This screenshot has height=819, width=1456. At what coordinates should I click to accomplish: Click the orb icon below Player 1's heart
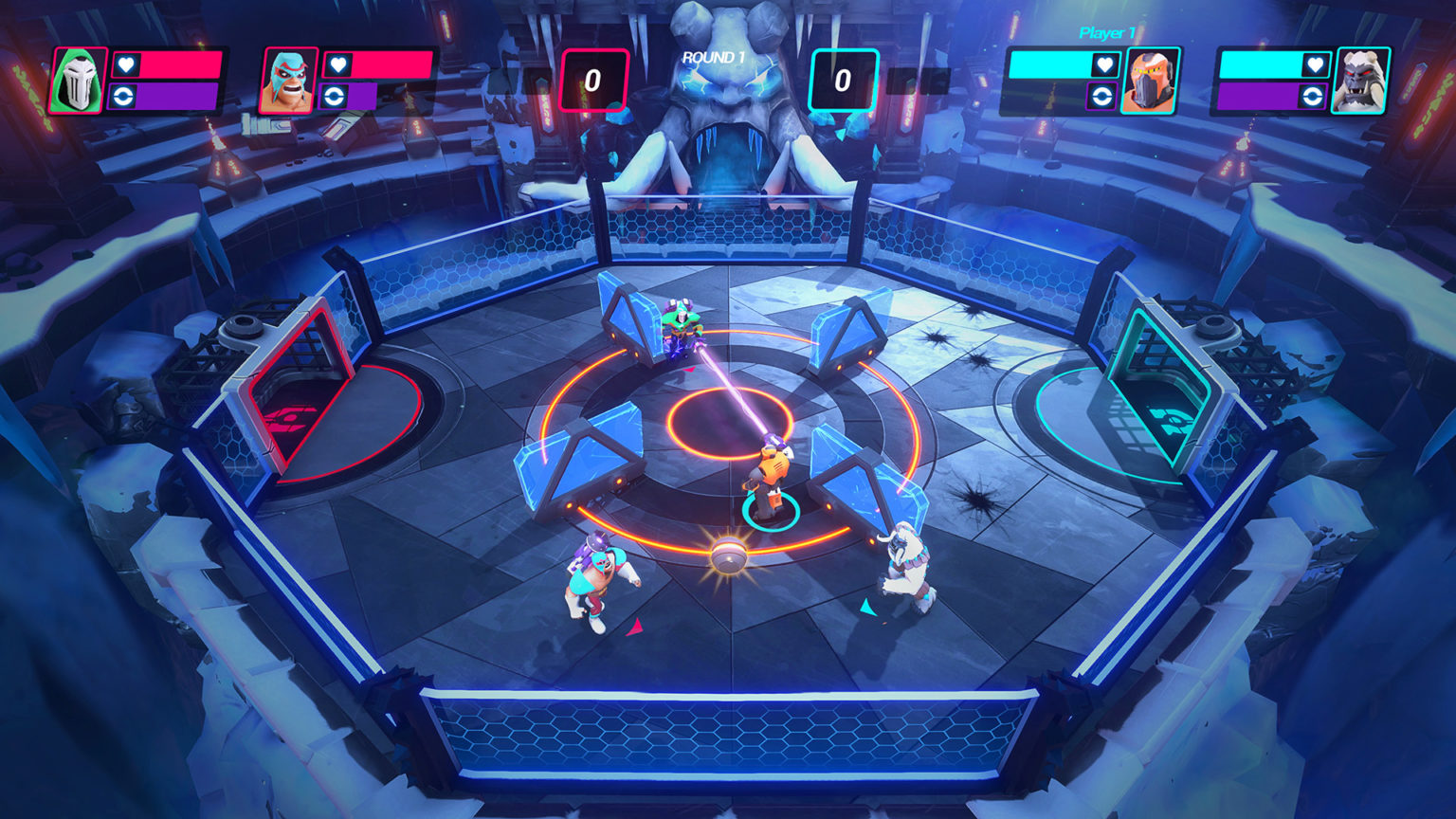coord(1102,96)
